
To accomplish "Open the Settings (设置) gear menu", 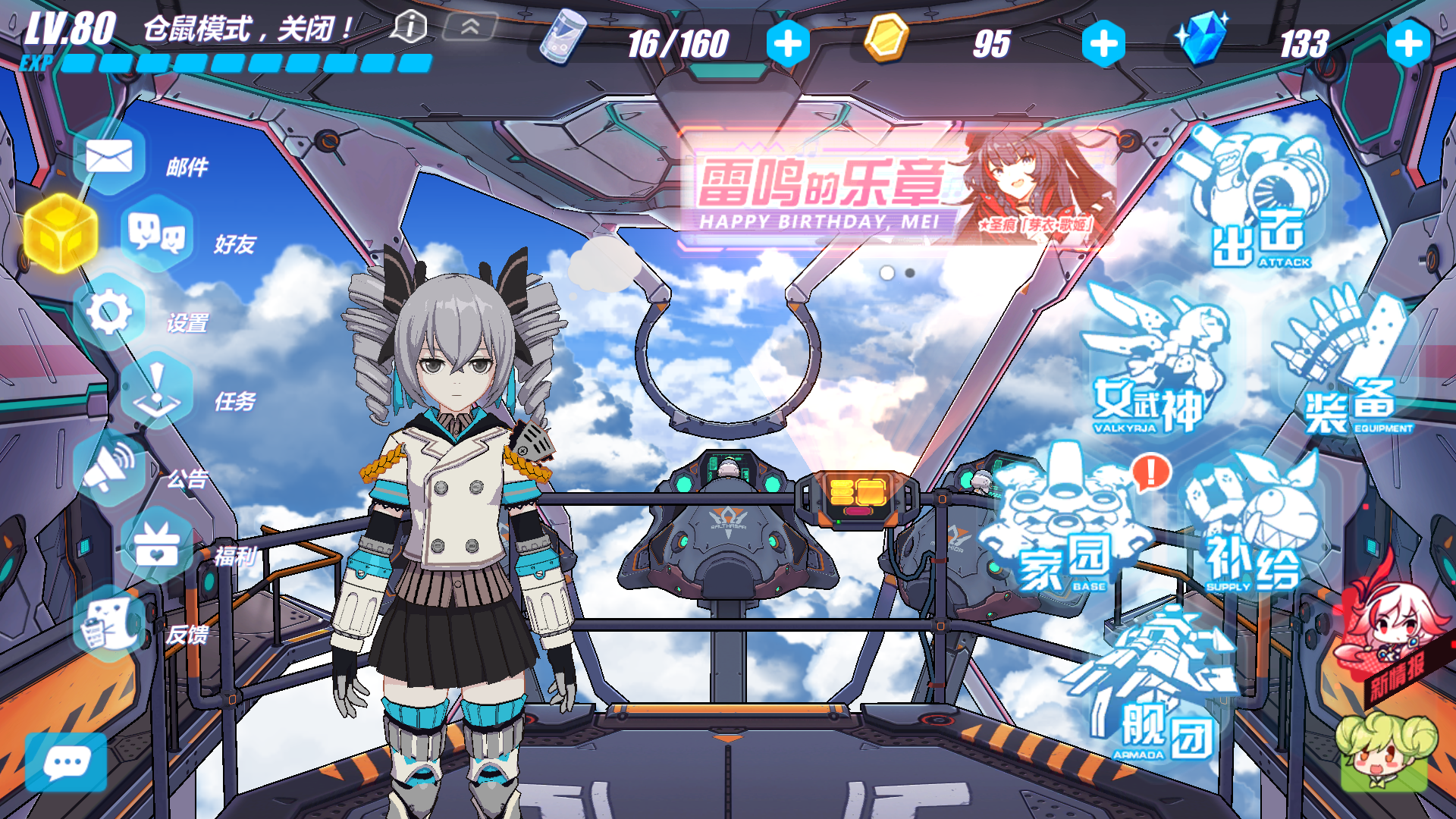I will (x=109, y=312).
